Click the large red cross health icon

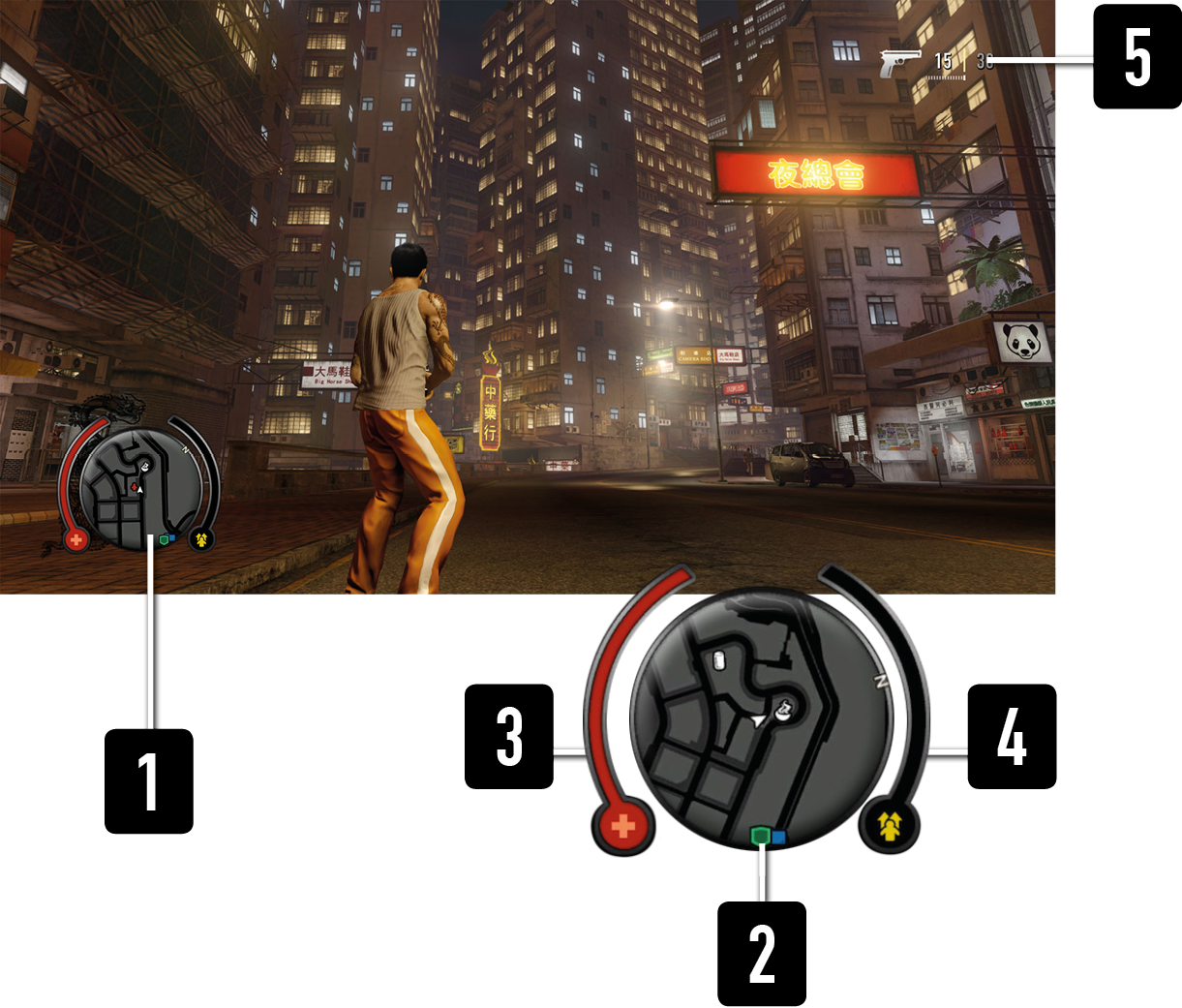coord(624,827)
